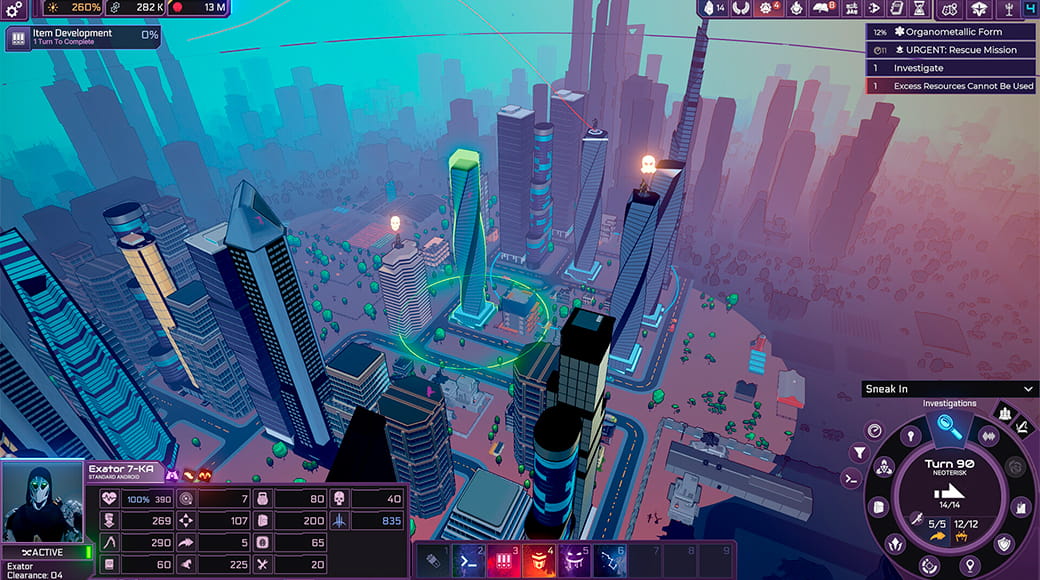Open the URGENT: Rescue Mission entry
Screen dimensions: 1040x580
tap(950, 50)
